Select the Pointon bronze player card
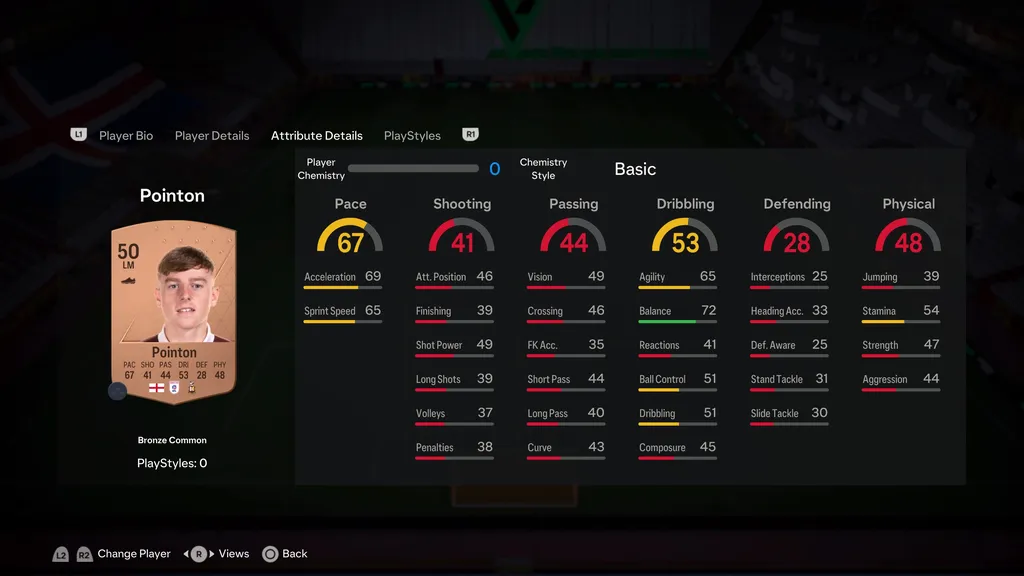This screenshot has width=1024, height=576. coord(173,312)
